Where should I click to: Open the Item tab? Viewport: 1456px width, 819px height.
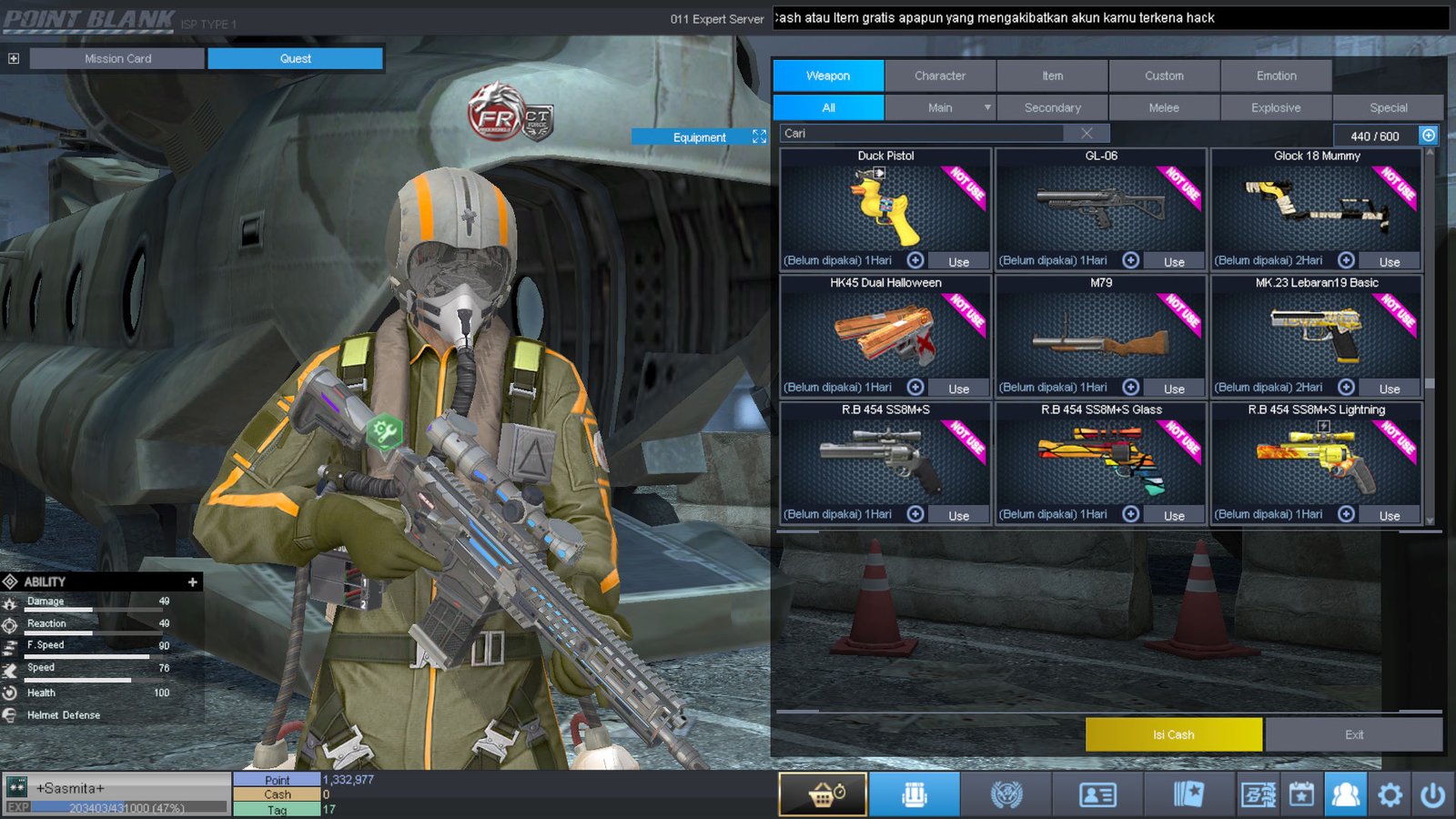click(1052, 76)
